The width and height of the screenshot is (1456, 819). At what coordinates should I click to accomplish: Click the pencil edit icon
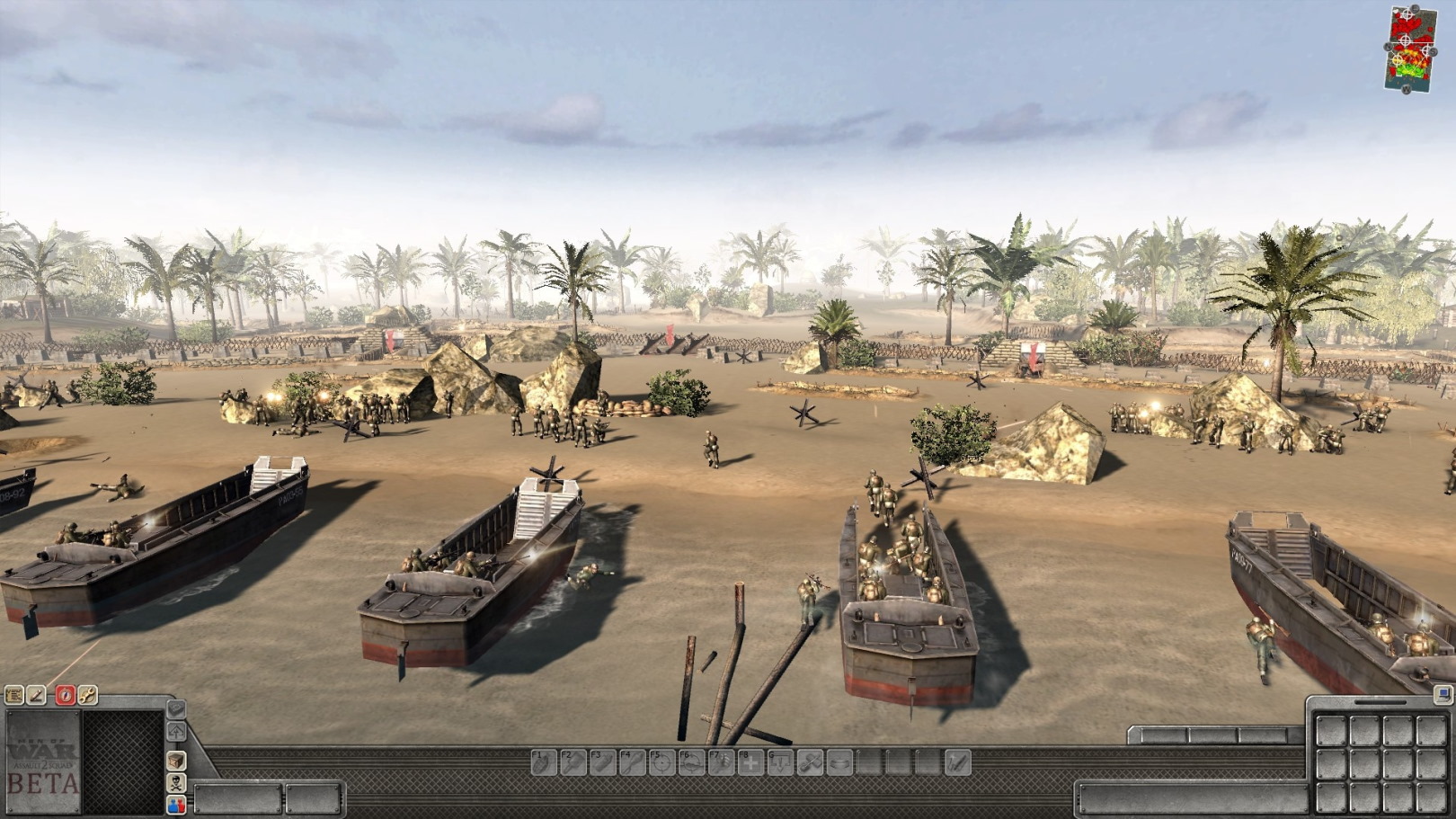[37, 695]
